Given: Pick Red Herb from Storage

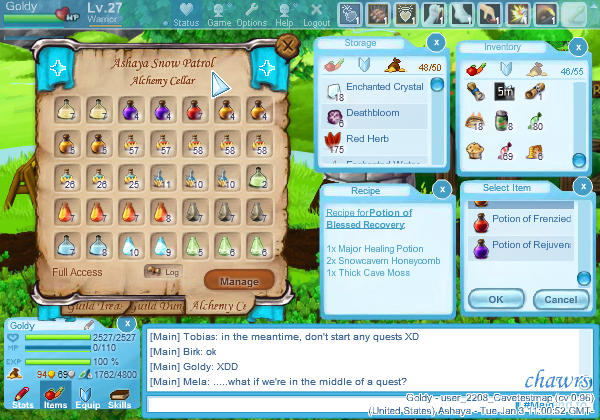Looking at the screenshot, I should 370,139.
